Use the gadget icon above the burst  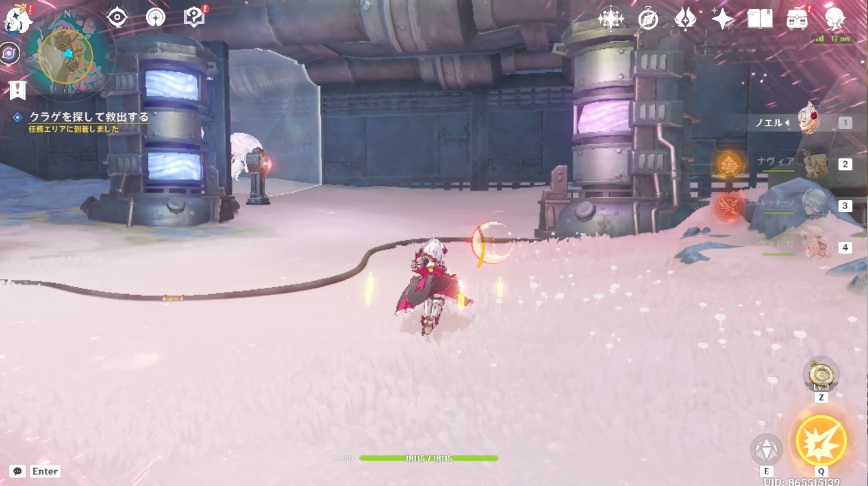(821, 375)
